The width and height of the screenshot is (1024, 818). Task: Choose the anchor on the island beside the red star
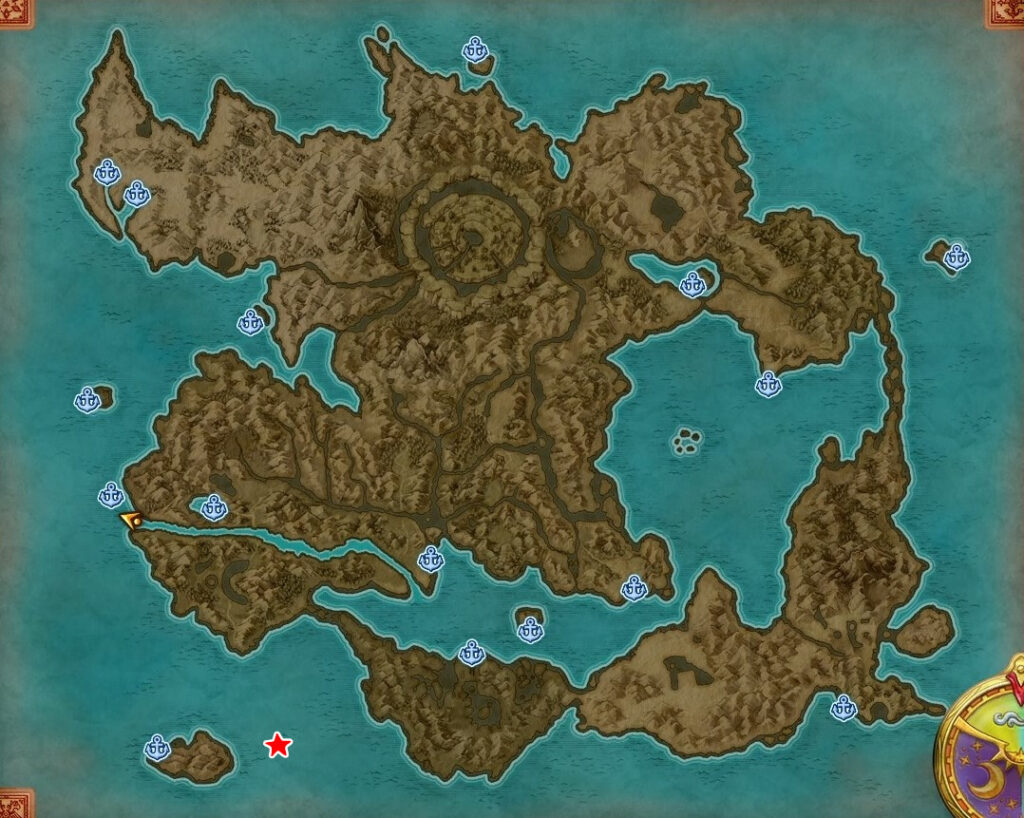tap(157, 747)
